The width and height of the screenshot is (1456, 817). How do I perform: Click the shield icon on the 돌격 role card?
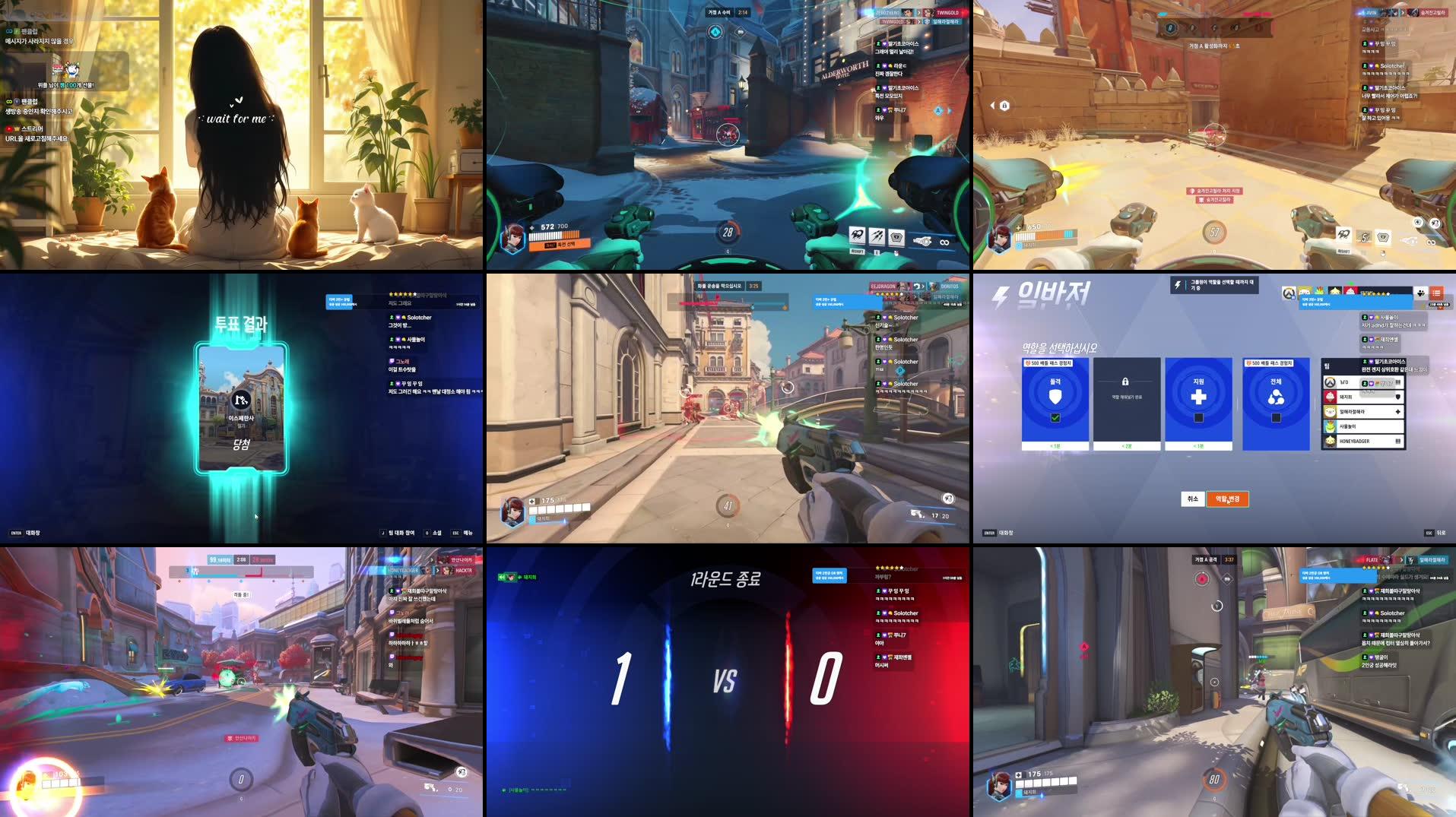pos(1054,397)
